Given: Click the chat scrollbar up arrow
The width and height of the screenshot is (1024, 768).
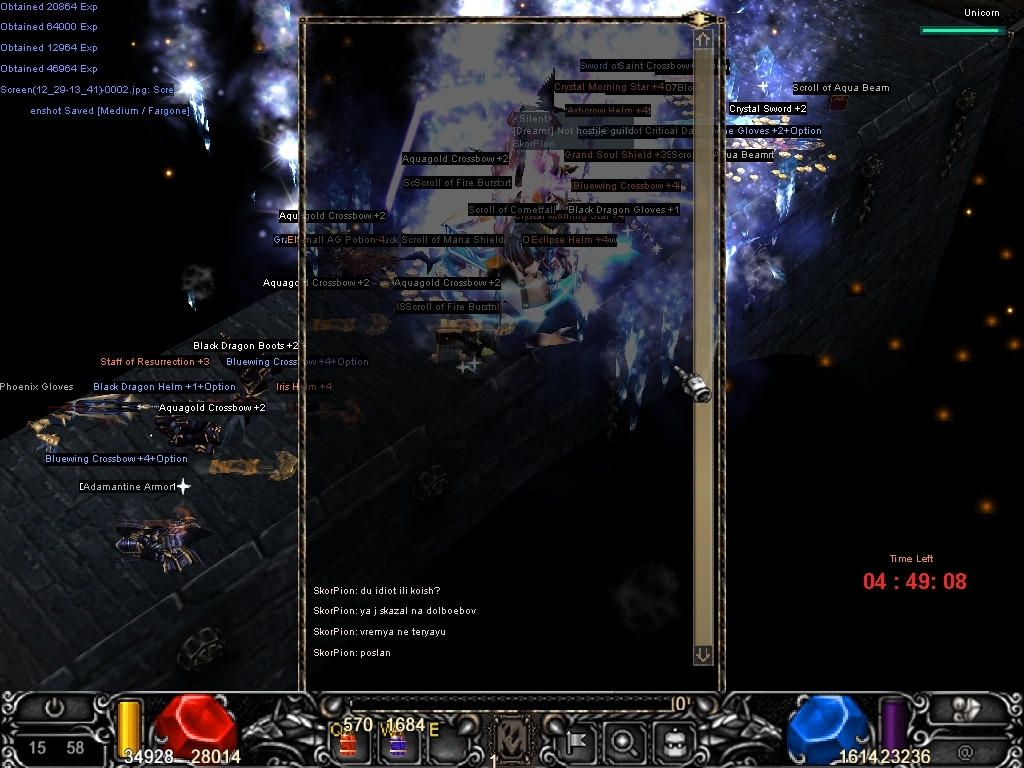Looking at the screenshot, I should click(703, 40).
